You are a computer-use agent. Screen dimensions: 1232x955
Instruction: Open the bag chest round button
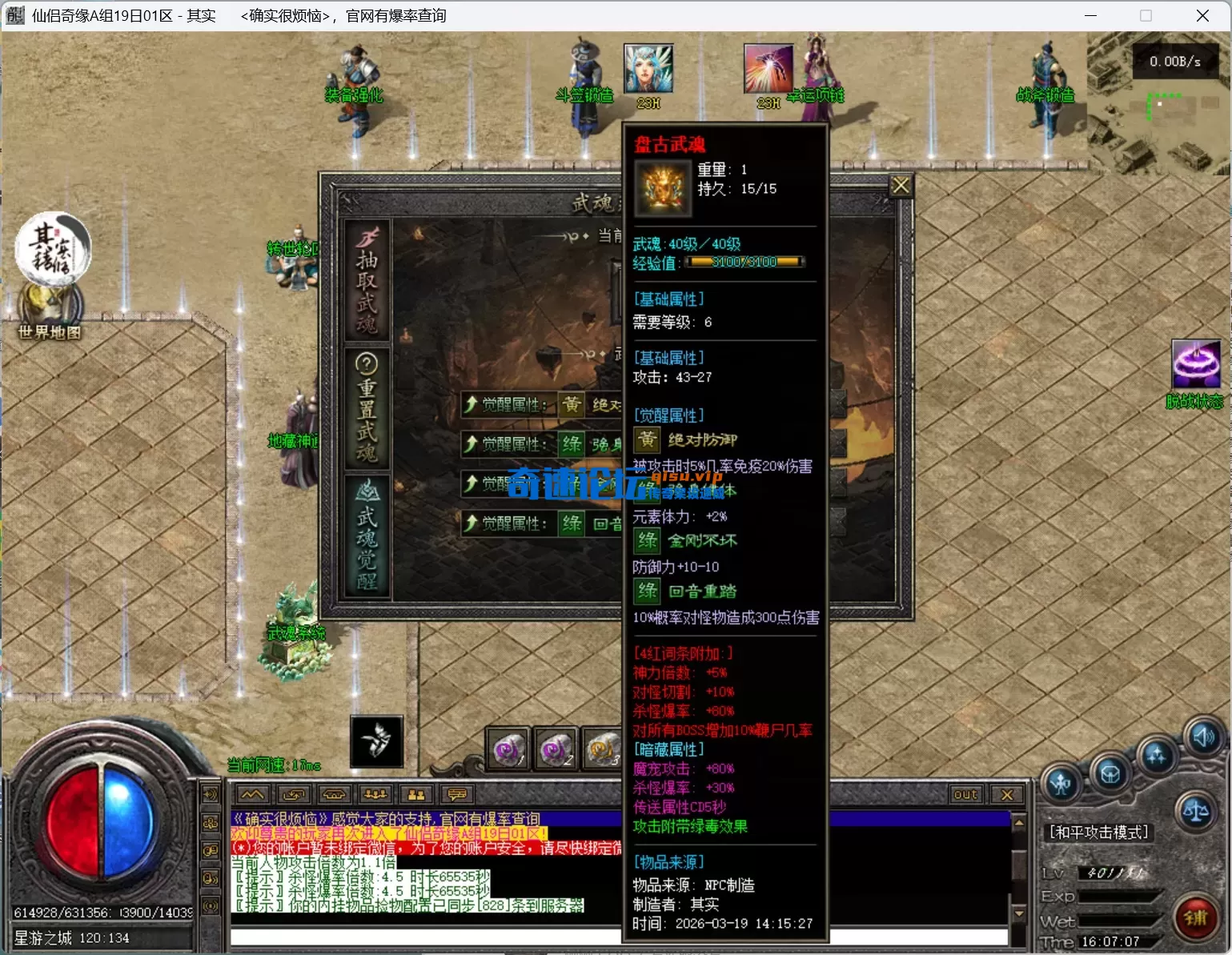pos(1110,773)
